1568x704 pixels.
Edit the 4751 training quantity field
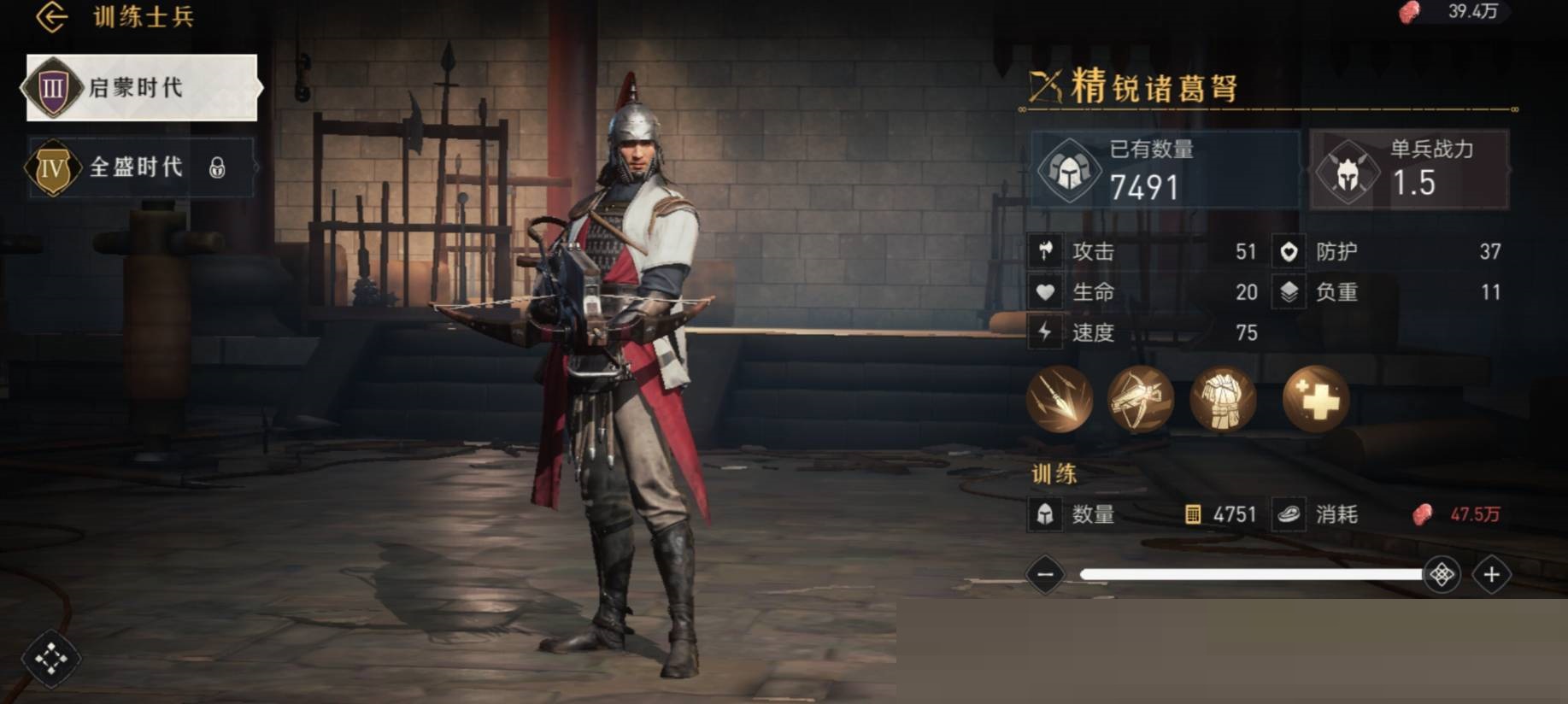tap(1222, 514)
